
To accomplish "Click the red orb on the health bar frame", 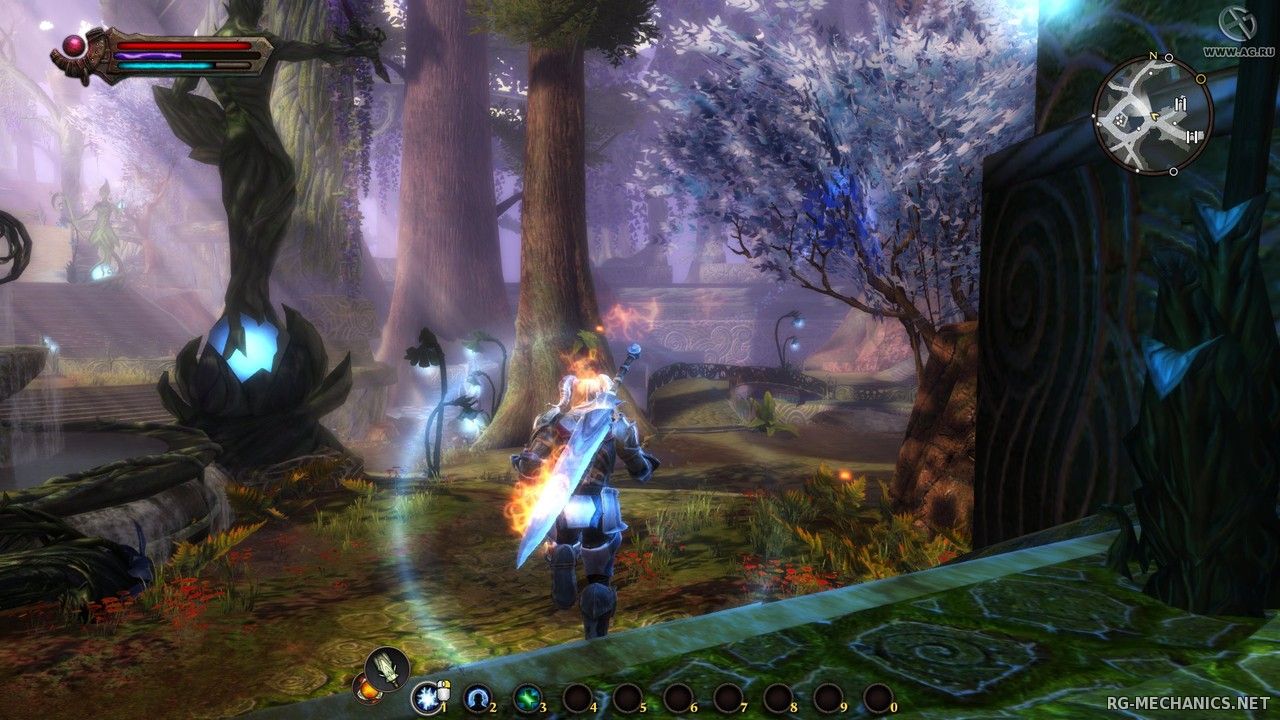I will coord(74,44).
